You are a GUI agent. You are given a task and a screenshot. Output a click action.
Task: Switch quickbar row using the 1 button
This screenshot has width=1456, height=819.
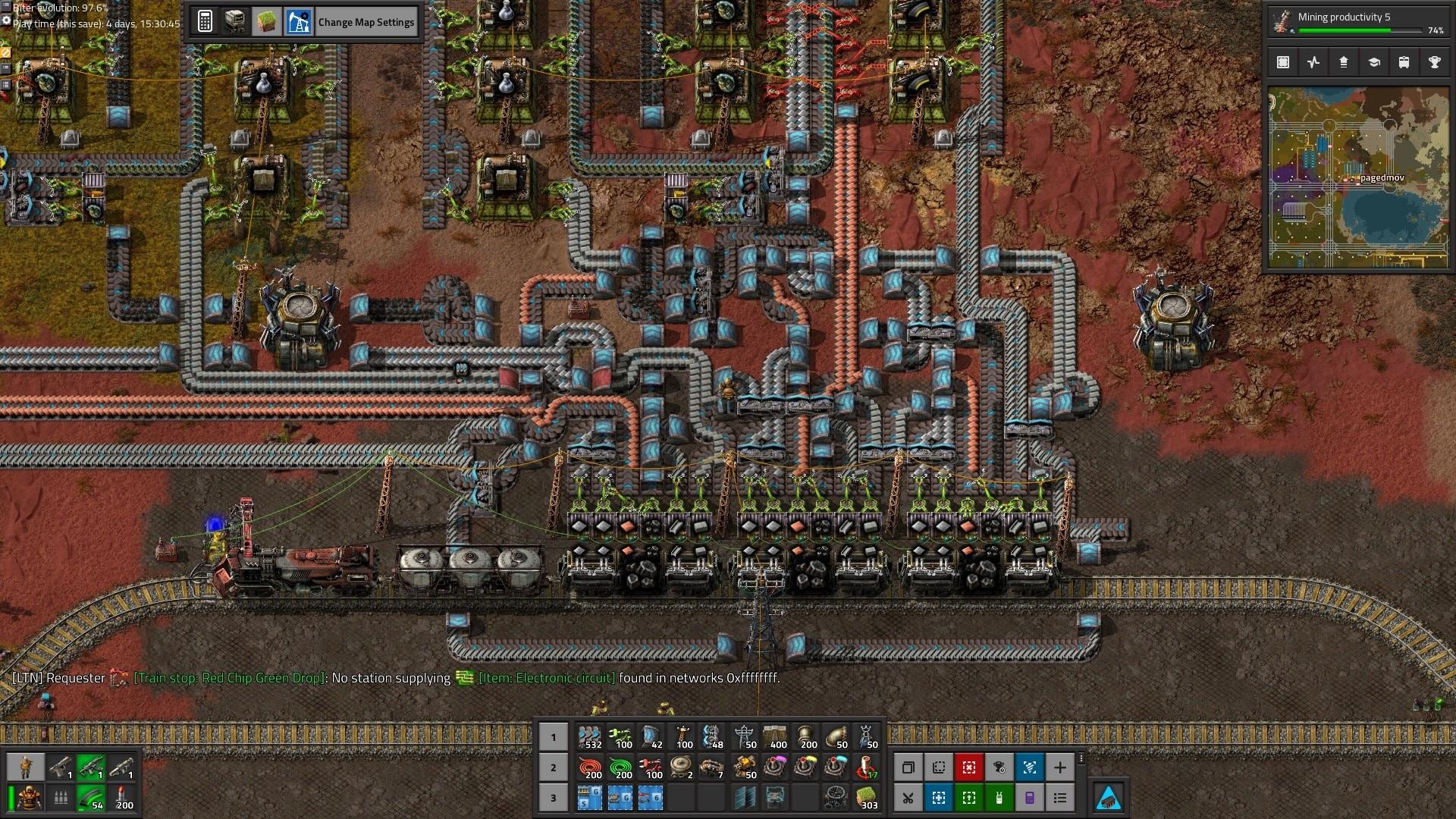[x=553, y=736]
